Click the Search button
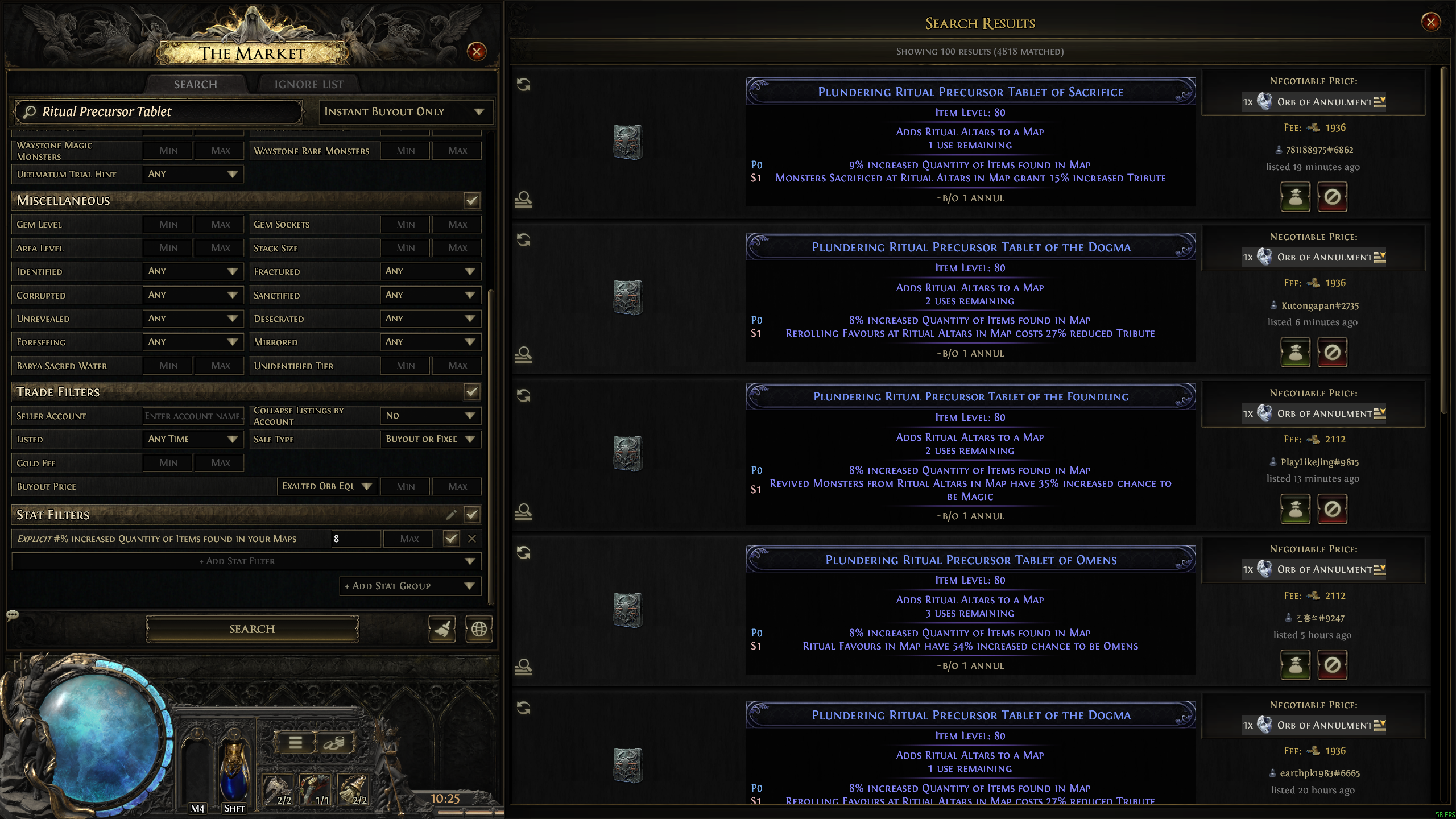The height and width of the screenshot is (819, 1456). point(252,628)
